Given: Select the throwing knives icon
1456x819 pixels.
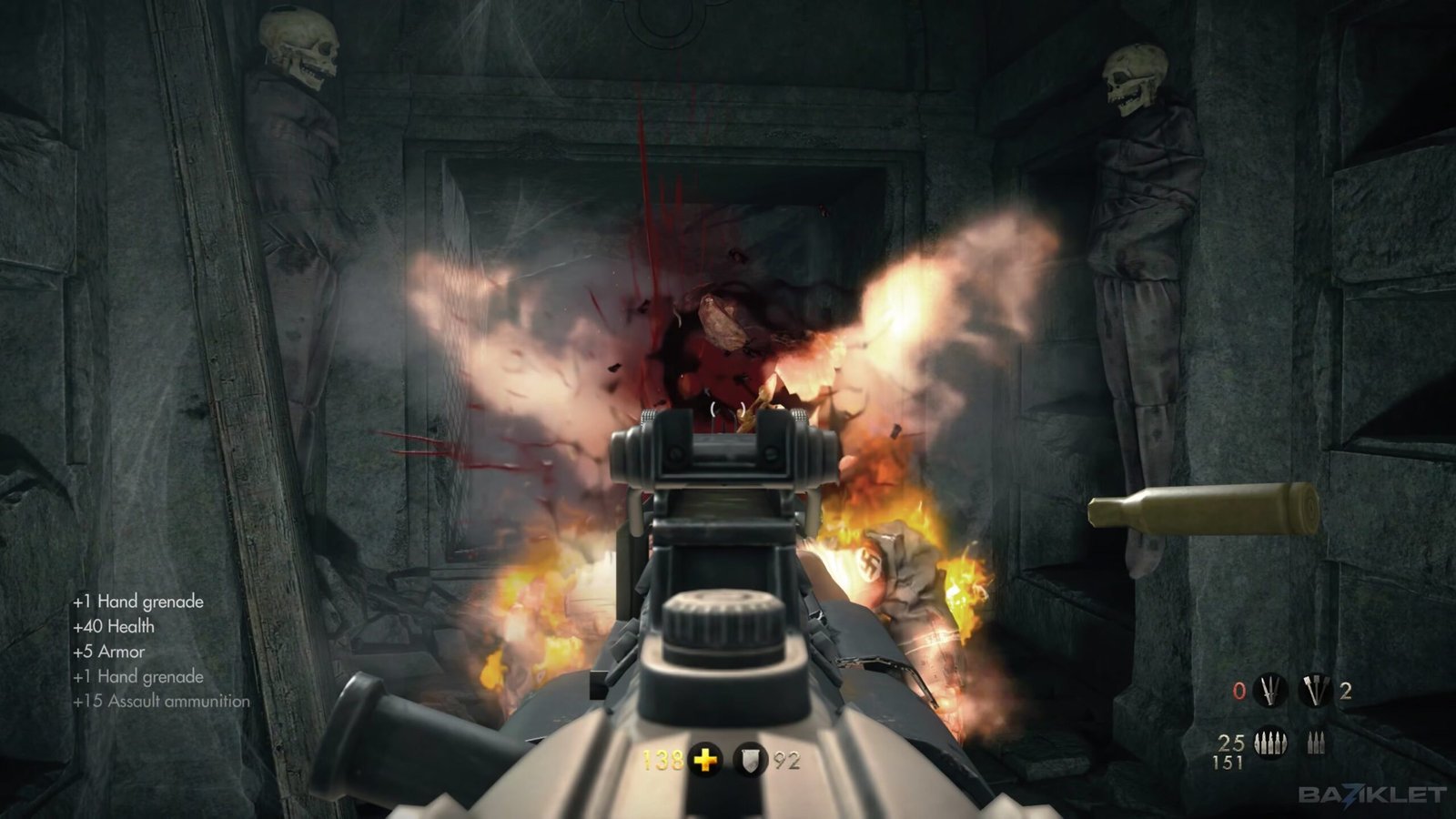Looking at the screenshot, I should tap(1269, 691).
